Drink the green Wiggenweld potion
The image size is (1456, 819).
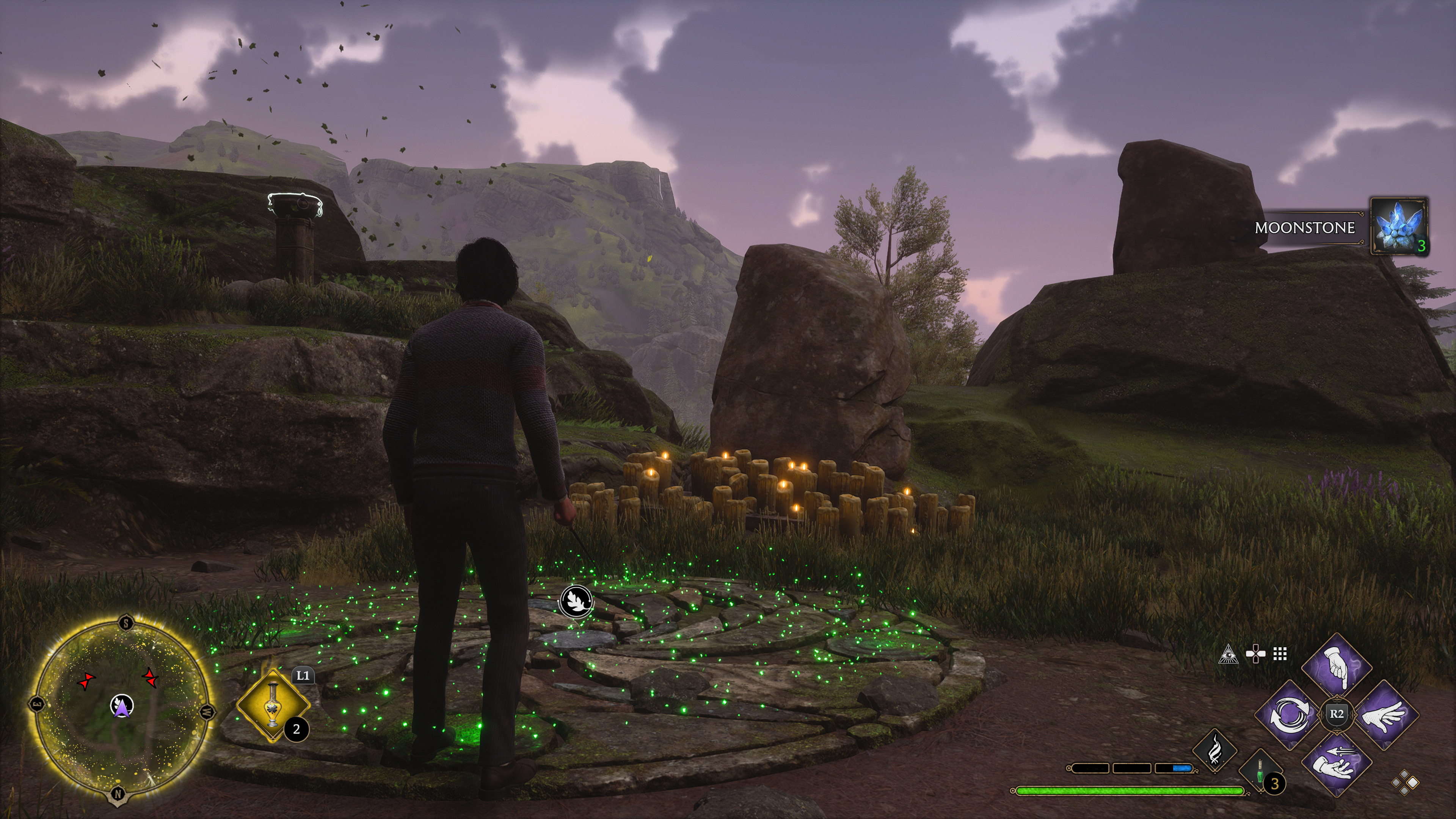(x=1260, y=773)
